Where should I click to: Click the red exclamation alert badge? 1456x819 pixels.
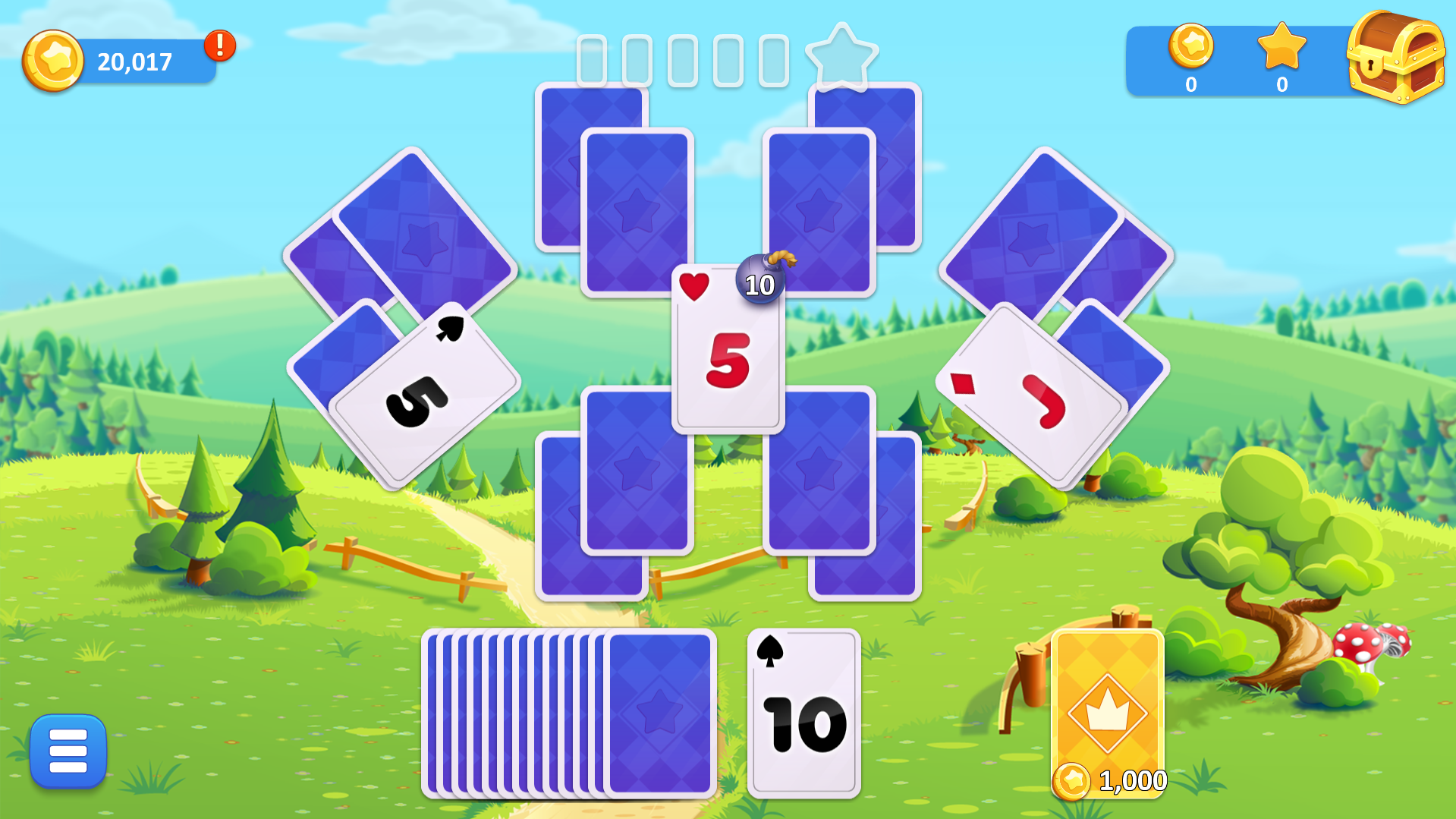[x=219, y=47]
